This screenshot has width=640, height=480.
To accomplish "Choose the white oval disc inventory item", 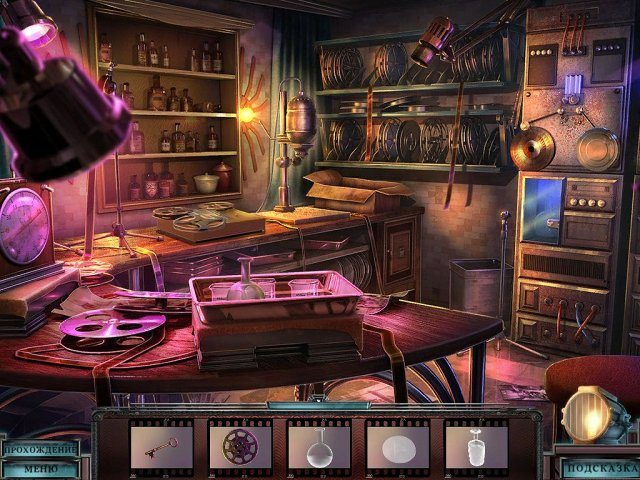I will [x=397, y=446].
